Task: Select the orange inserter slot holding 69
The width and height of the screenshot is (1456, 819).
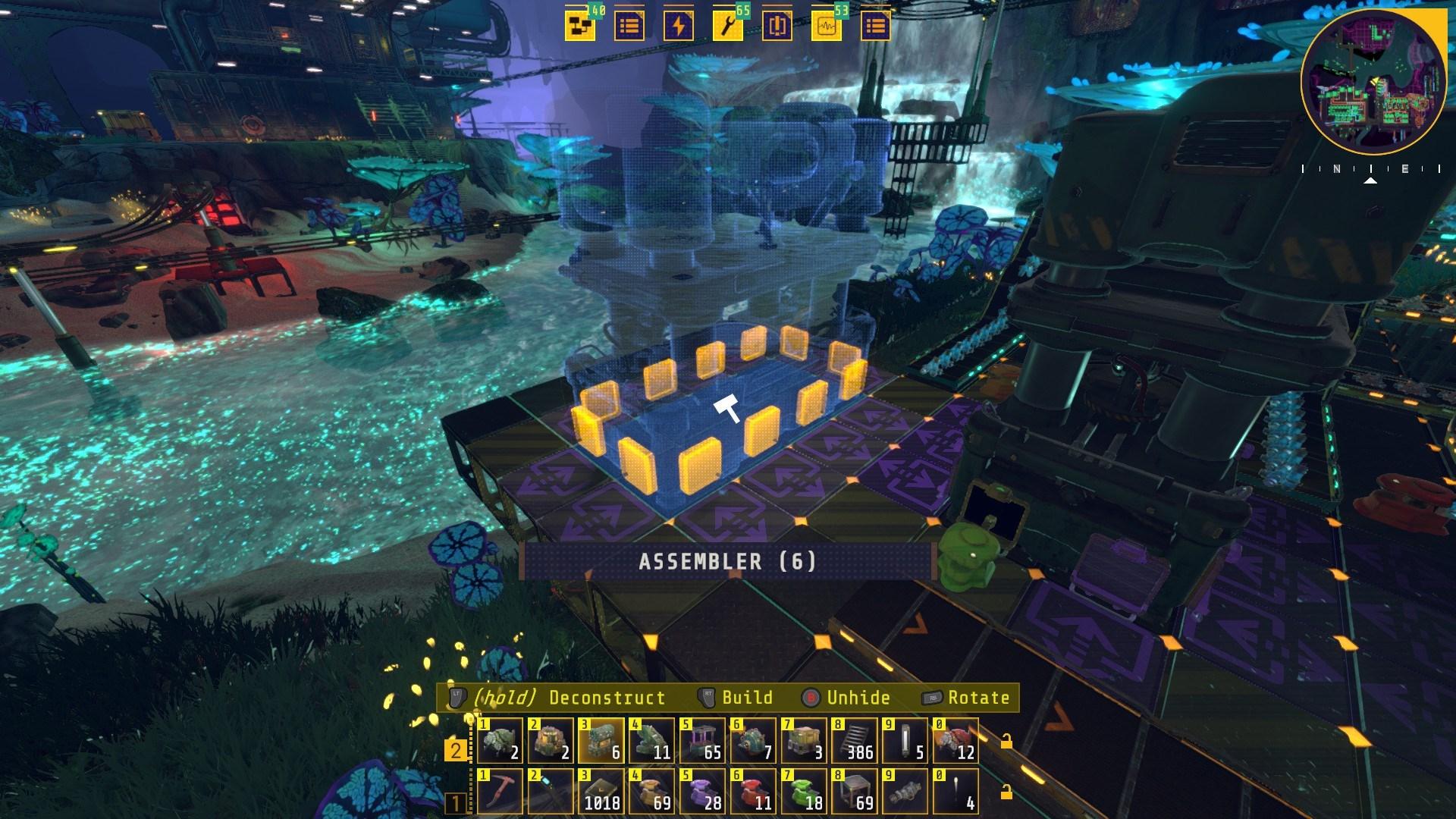Action: coord(652,791)
